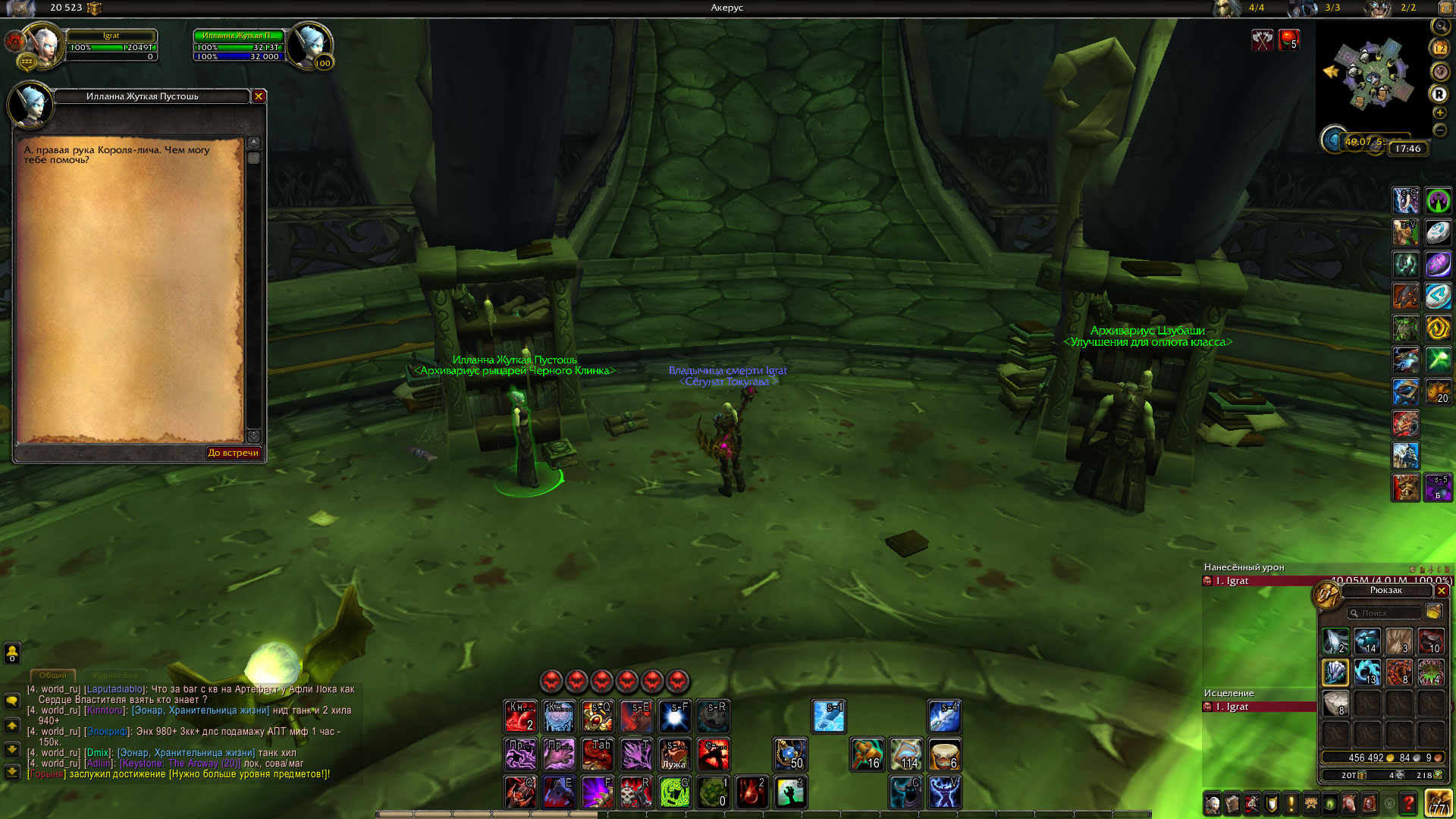
Task: Zoom out the minimap with minus button
Action: (x=1439, y=130)
